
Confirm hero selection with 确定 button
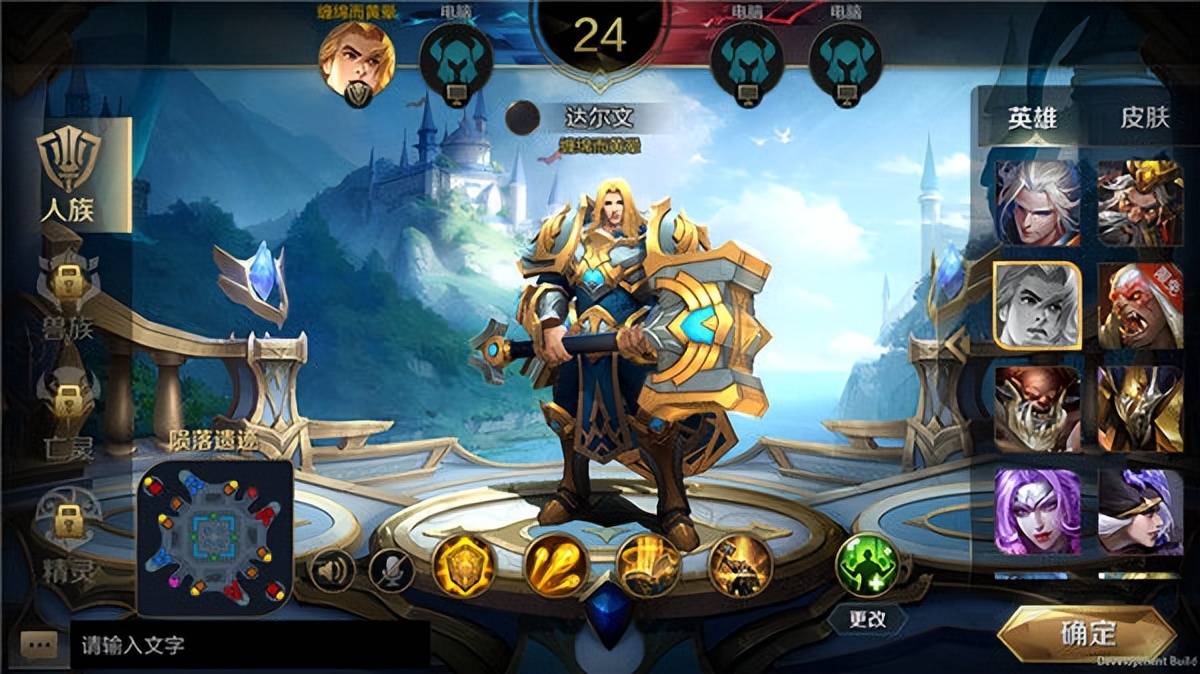1086,633
